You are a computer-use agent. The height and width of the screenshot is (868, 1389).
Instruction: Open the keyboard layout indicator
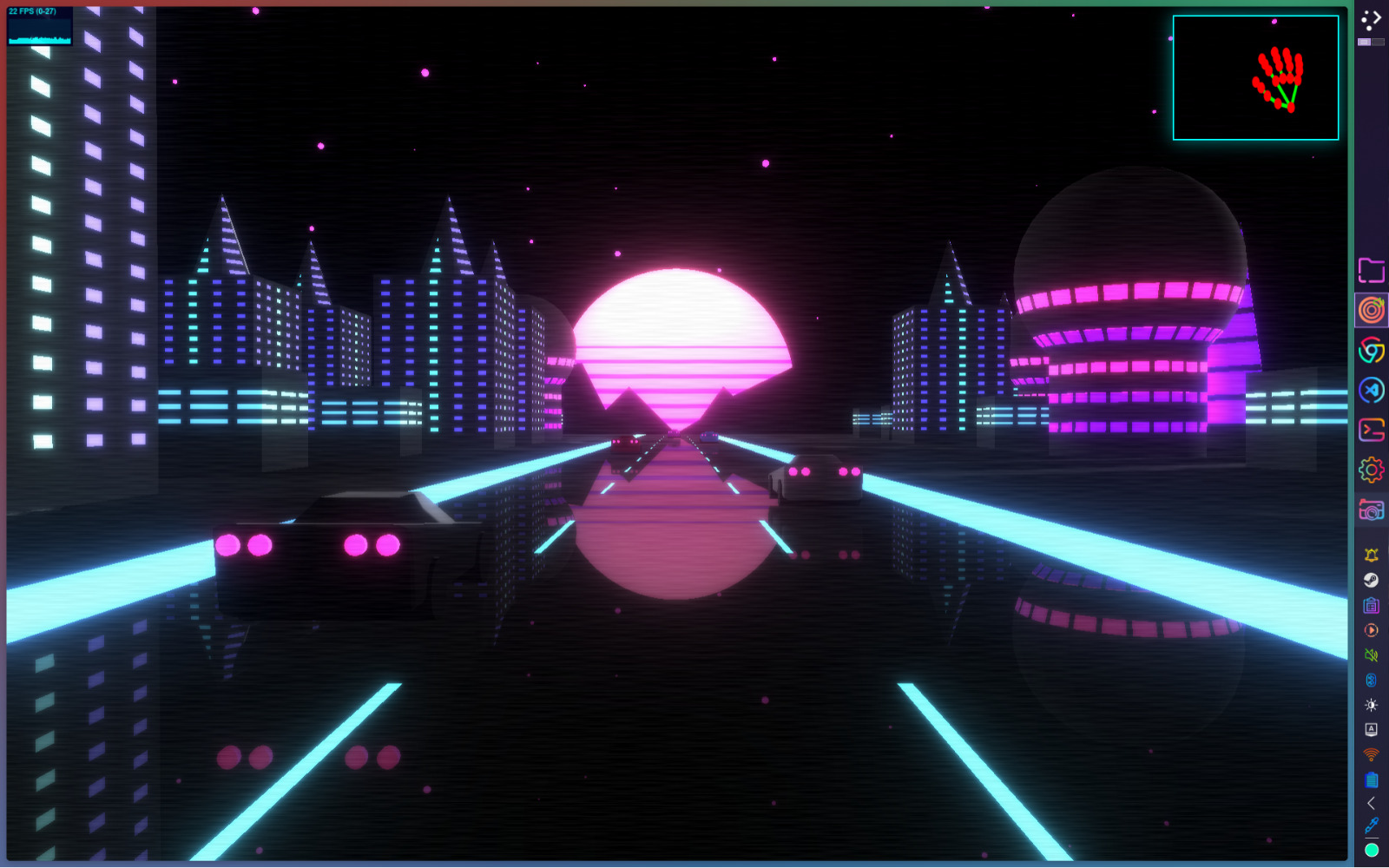point(1372,729)
